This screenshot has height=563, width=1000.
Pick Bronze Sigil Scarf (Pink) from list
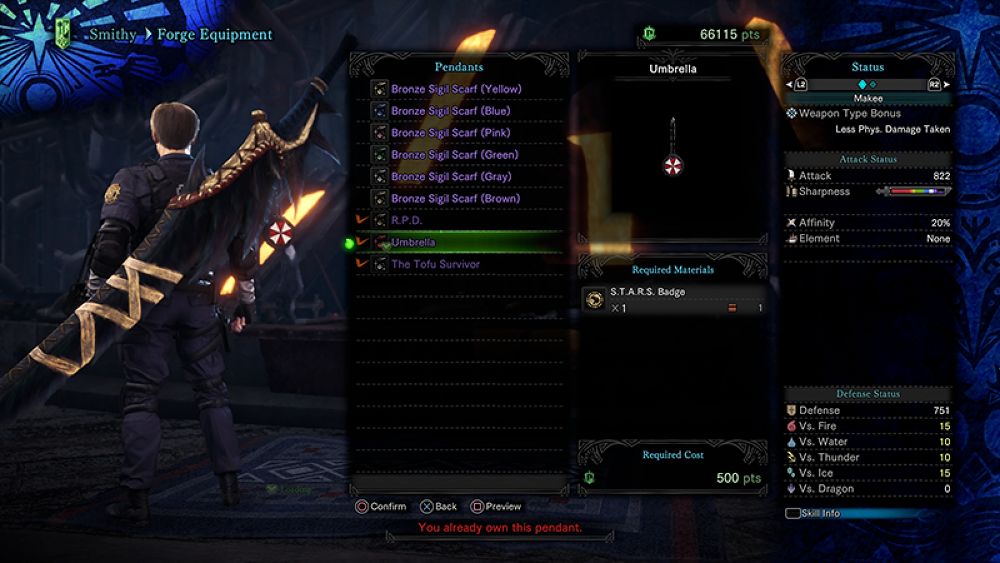coord(450,133)
